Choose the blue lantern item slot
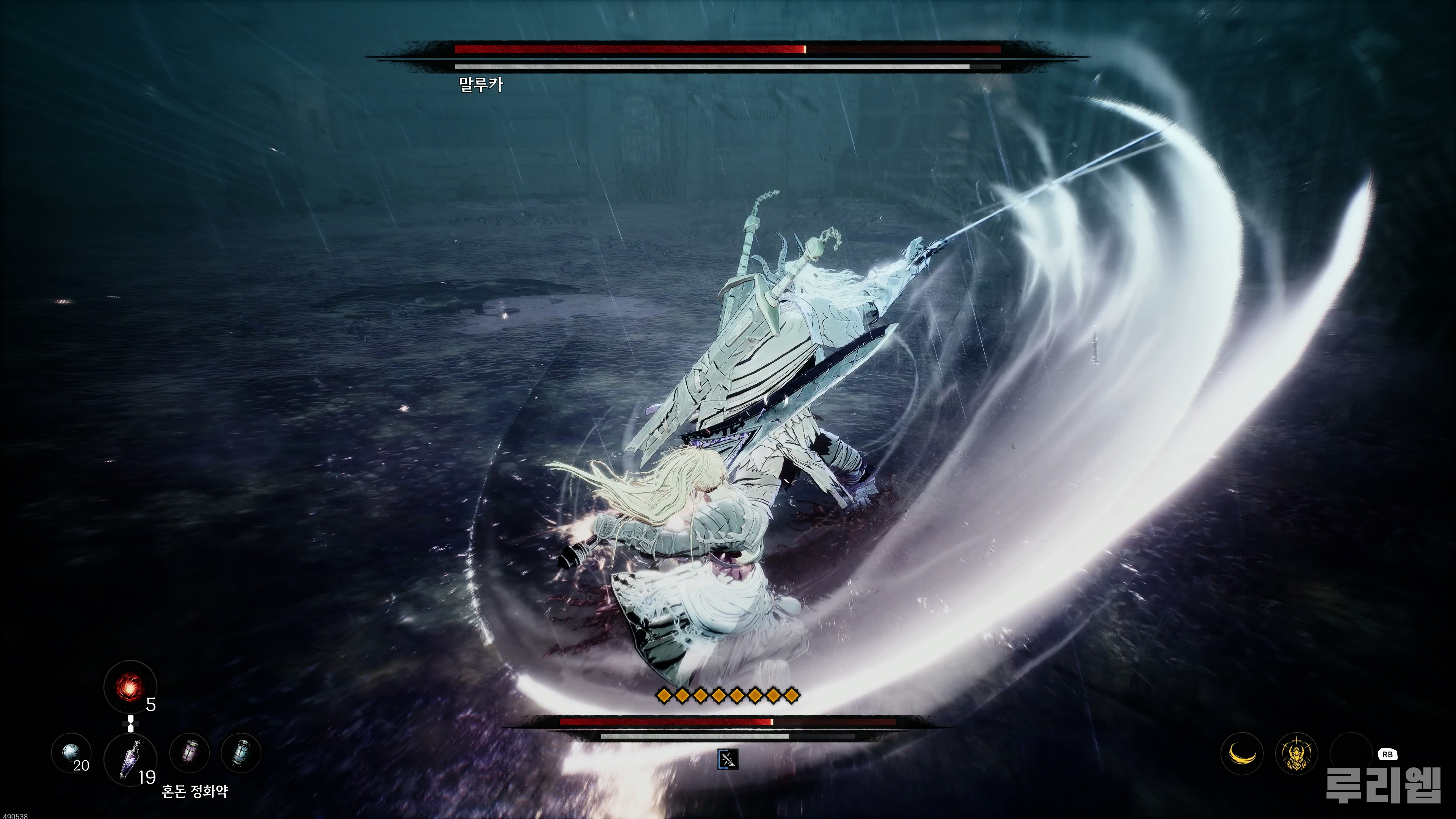Viewport: 1456px width, 819px height. [242, 753]
